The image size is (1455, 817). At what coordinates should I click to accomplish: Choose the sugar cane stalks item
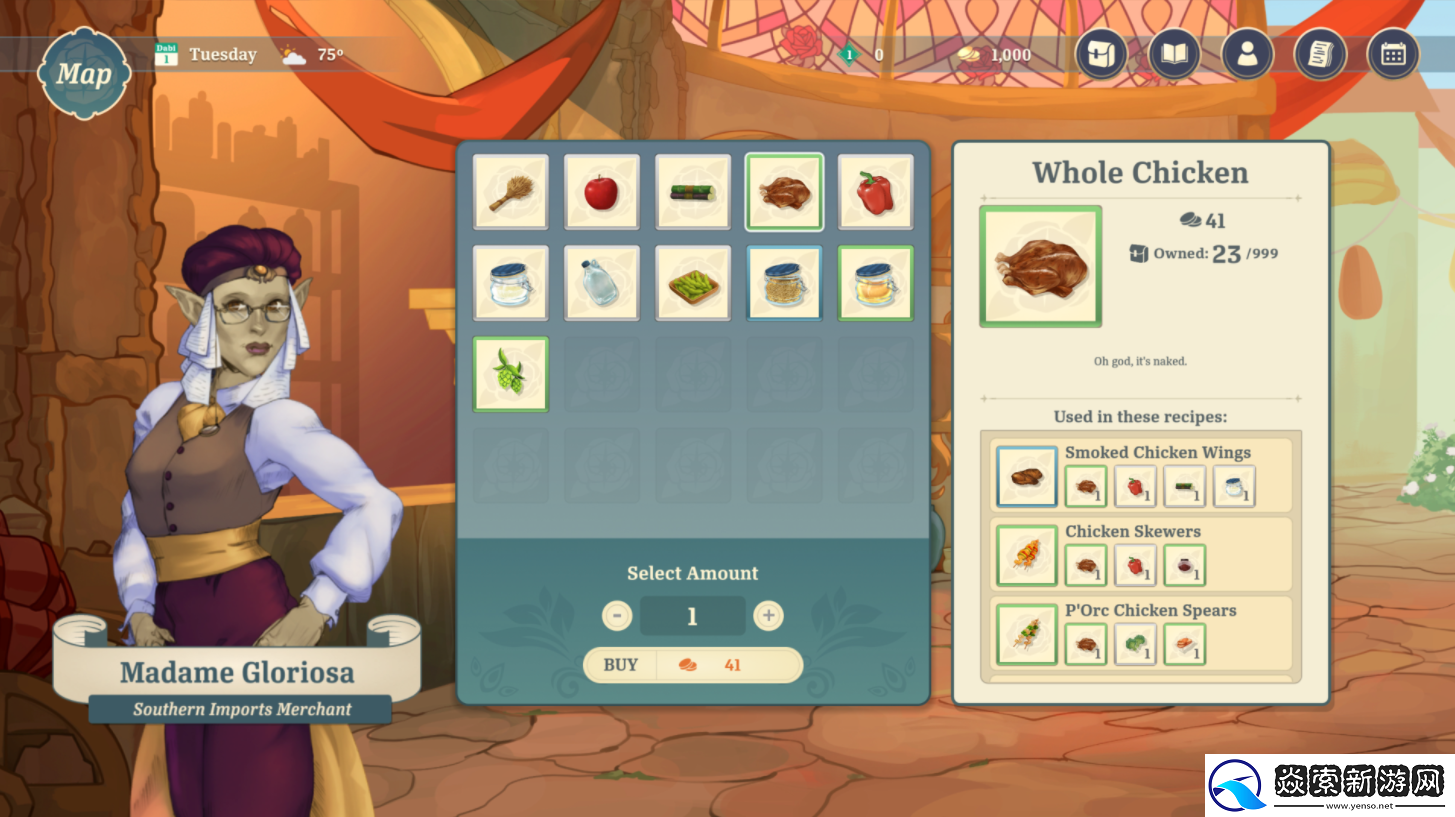[x=693, y=192]
